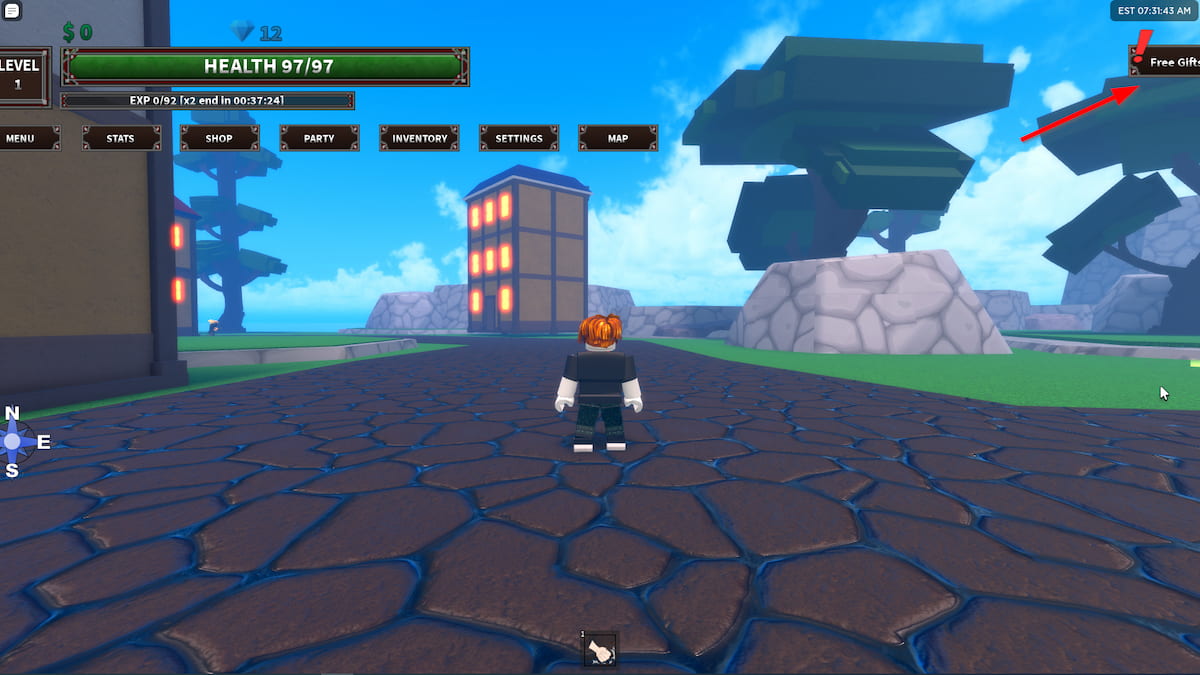
Task: Open the SETTINGS menu
Action: coord(519,138)
